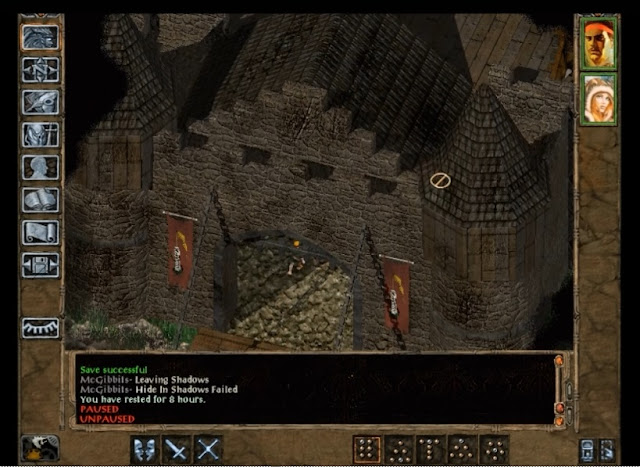Click the Return to Game button
Screen dimensions: 640x467
41,37
